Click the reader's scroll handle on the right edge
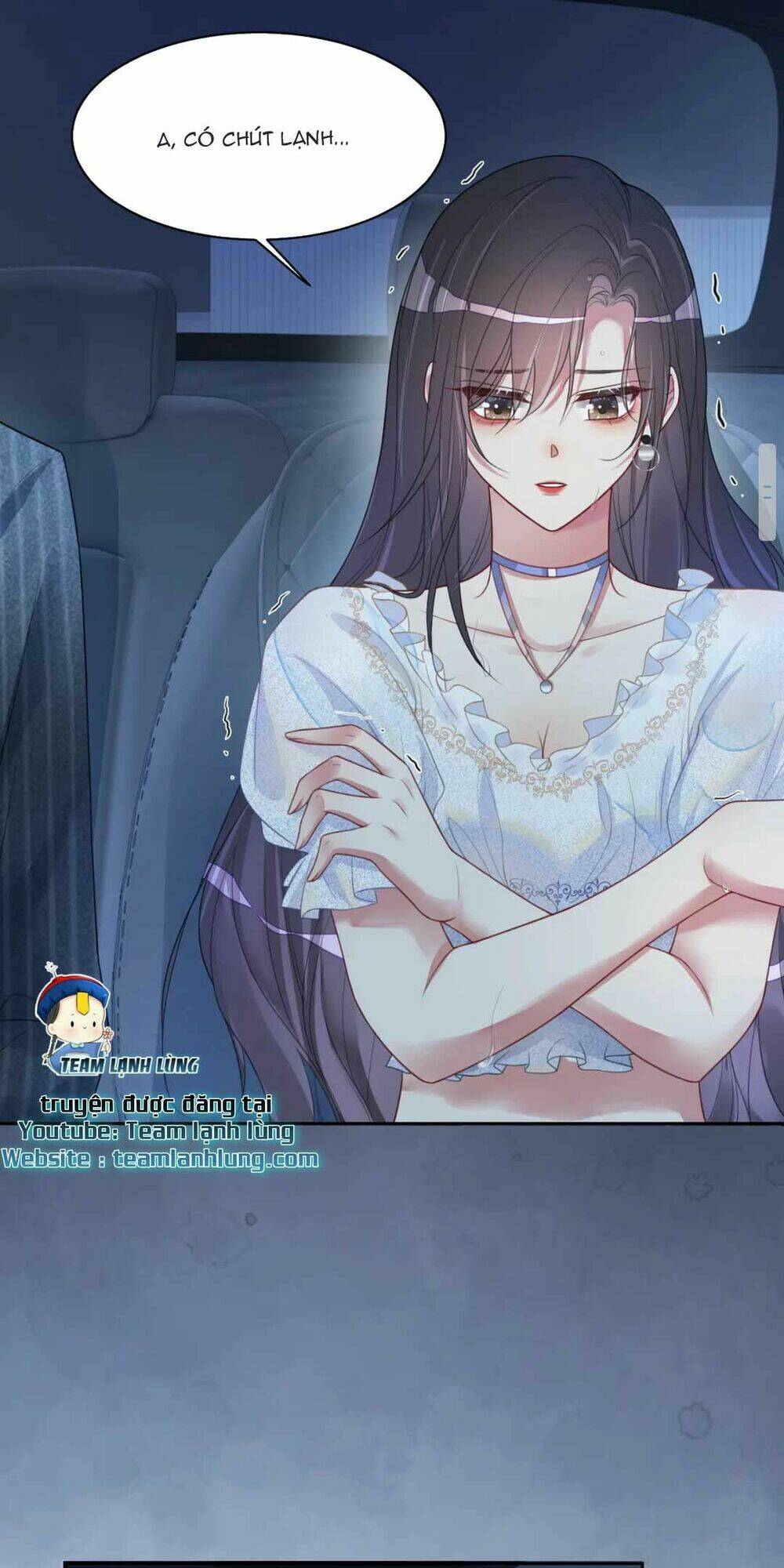The width and height of the screenshot is (784, 1568). pos(768,491)
